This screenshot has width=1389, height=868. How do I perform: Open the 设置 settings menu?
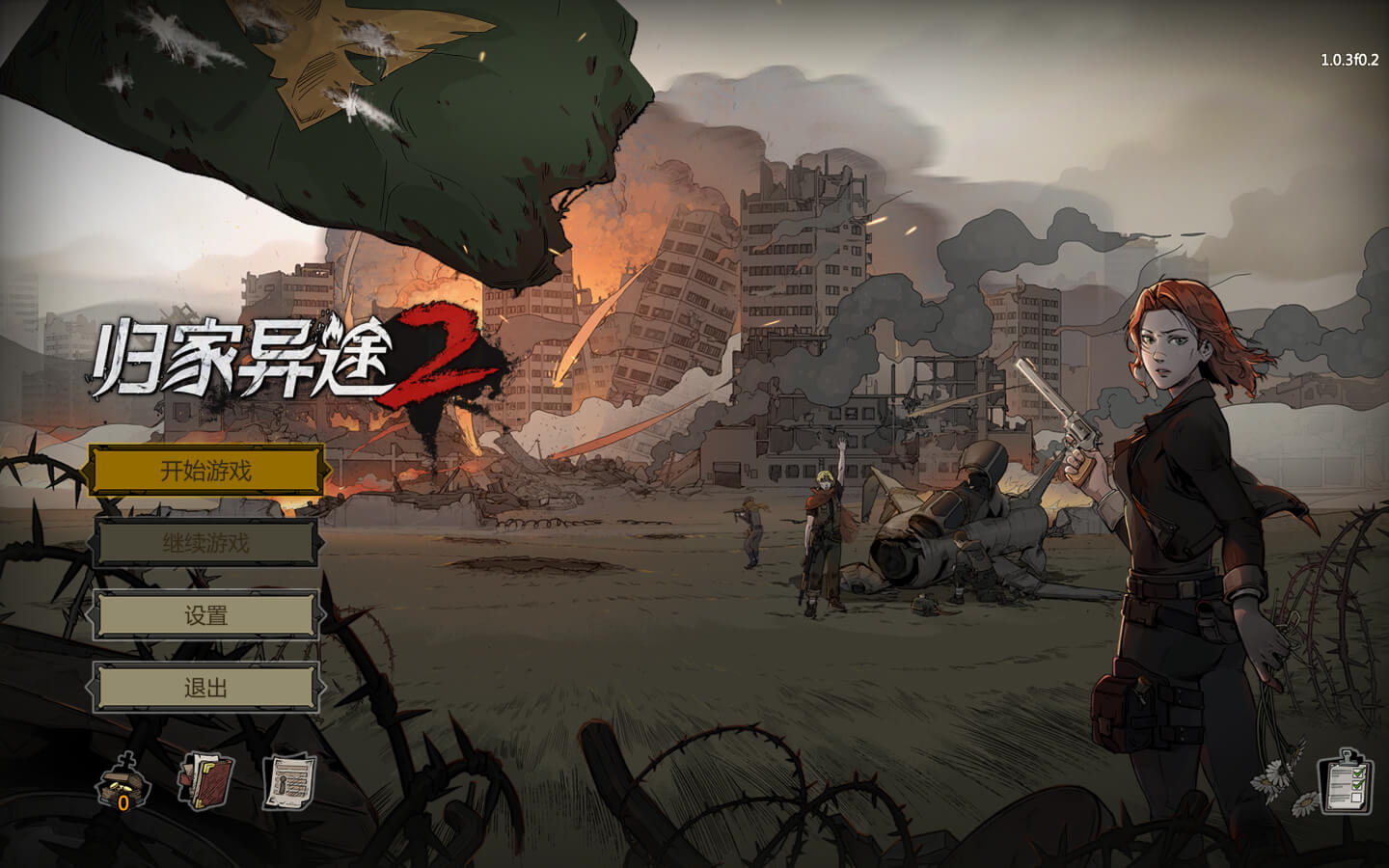(205, 615)
